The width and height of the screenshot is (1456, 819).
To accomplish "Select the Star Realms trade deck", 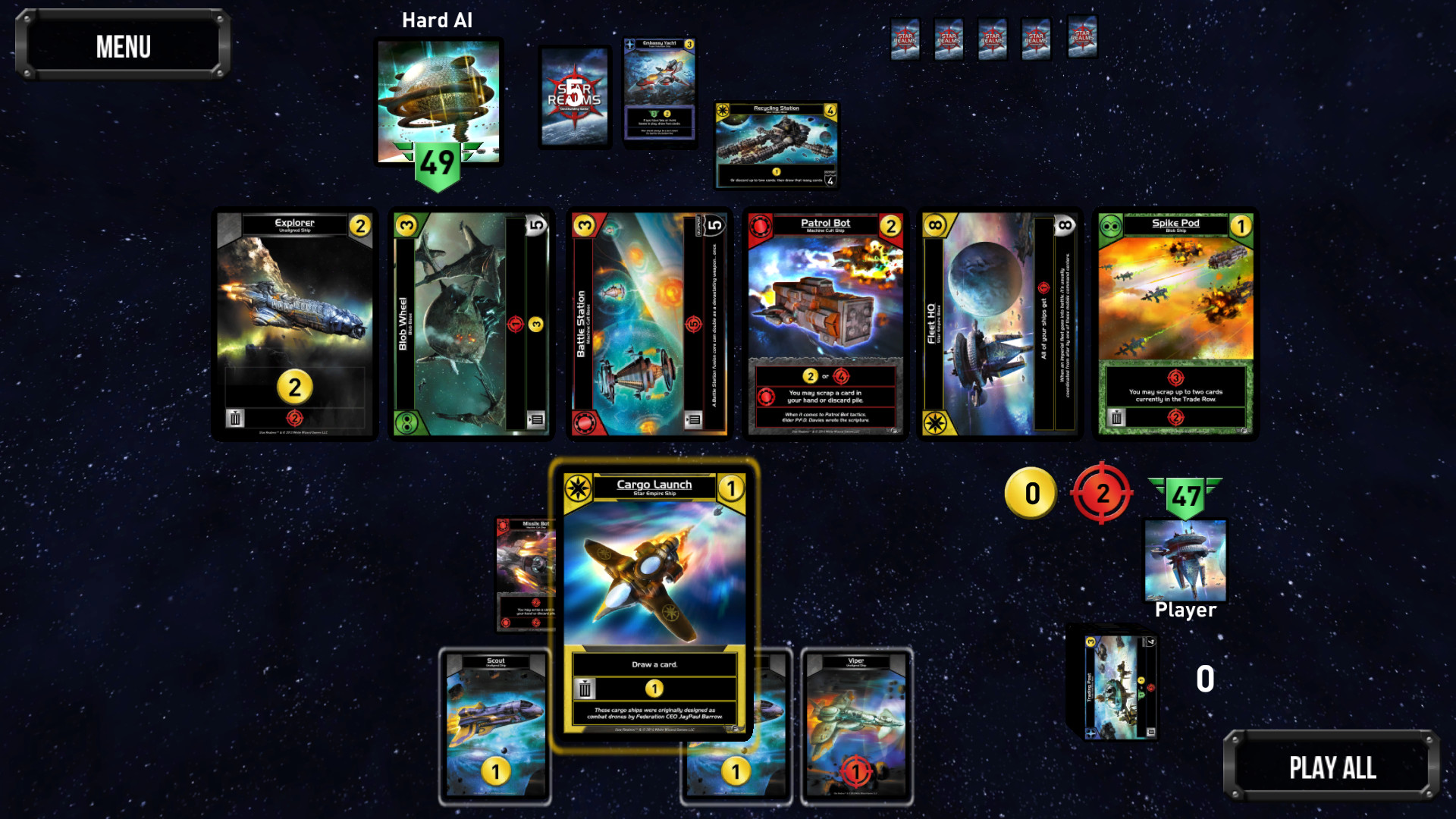I will click(x=574, y=96).
